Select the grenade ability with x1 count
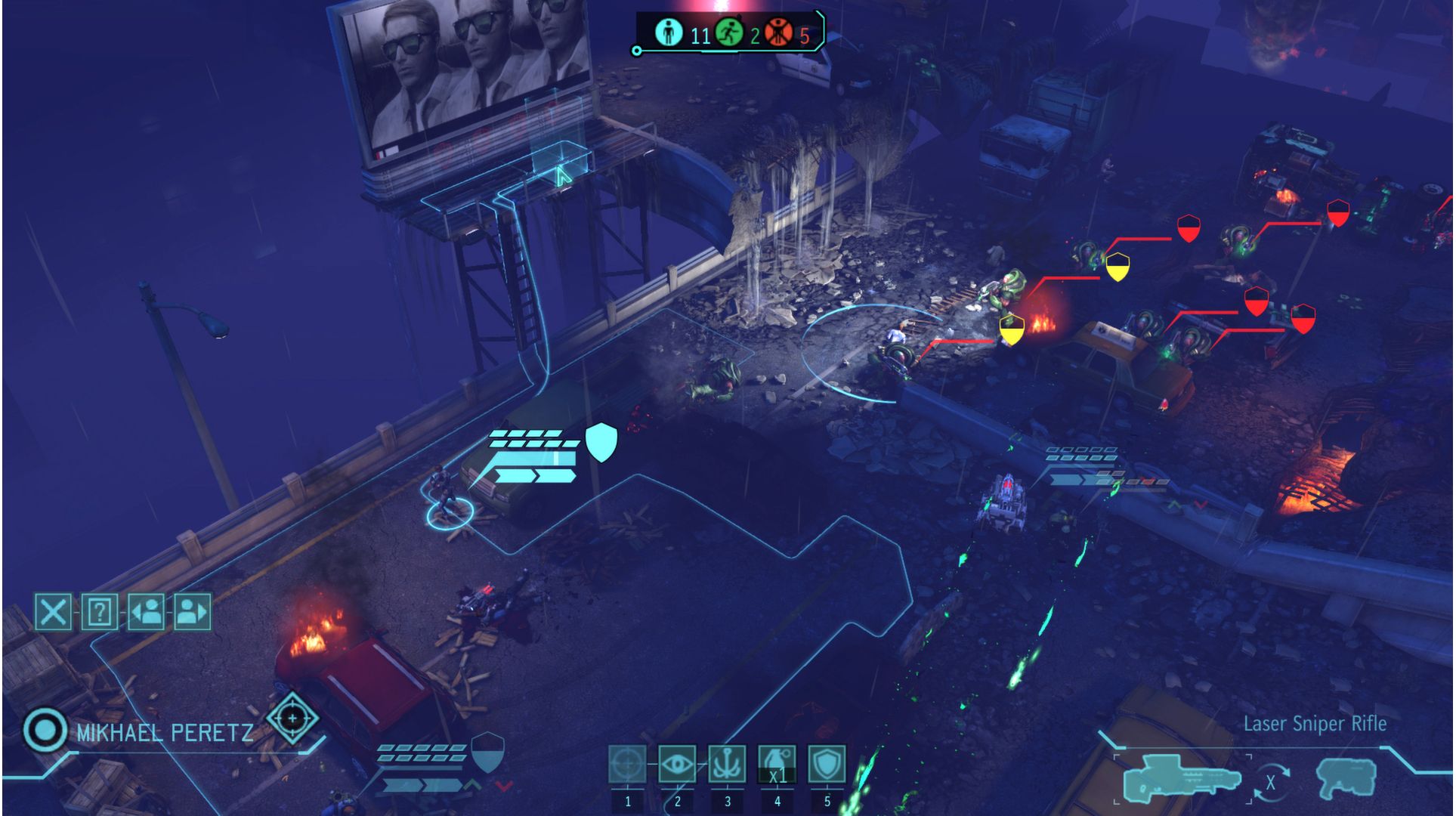Viewport: 1456px width, 816px height. [x=777, y=766]
